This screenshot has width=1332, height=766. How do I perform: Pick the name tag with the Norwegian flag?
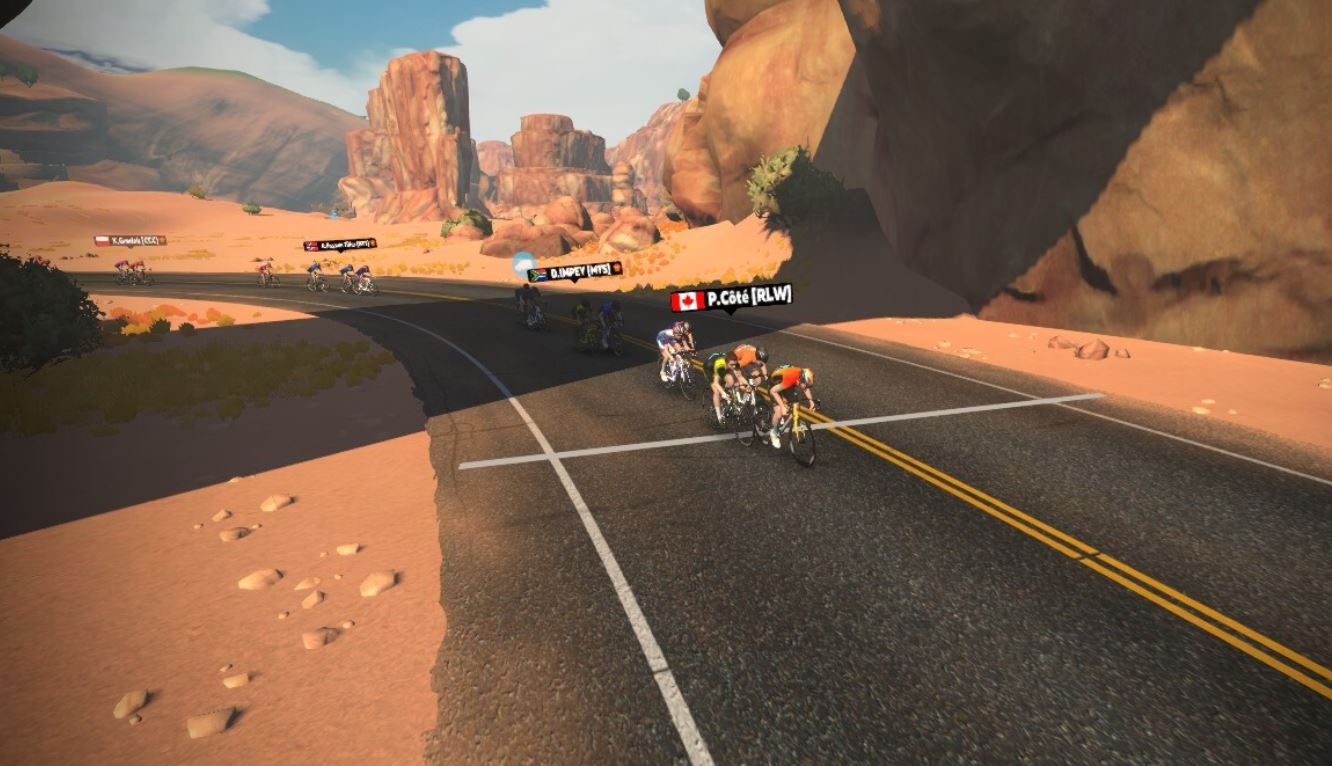point(340,244)
